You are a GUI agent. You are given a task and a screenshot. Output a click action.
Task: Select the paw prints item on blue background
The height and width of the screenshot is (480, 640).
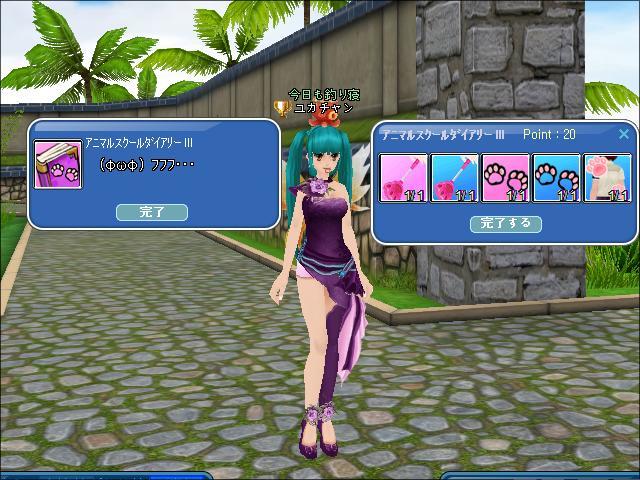pos(557,176)
